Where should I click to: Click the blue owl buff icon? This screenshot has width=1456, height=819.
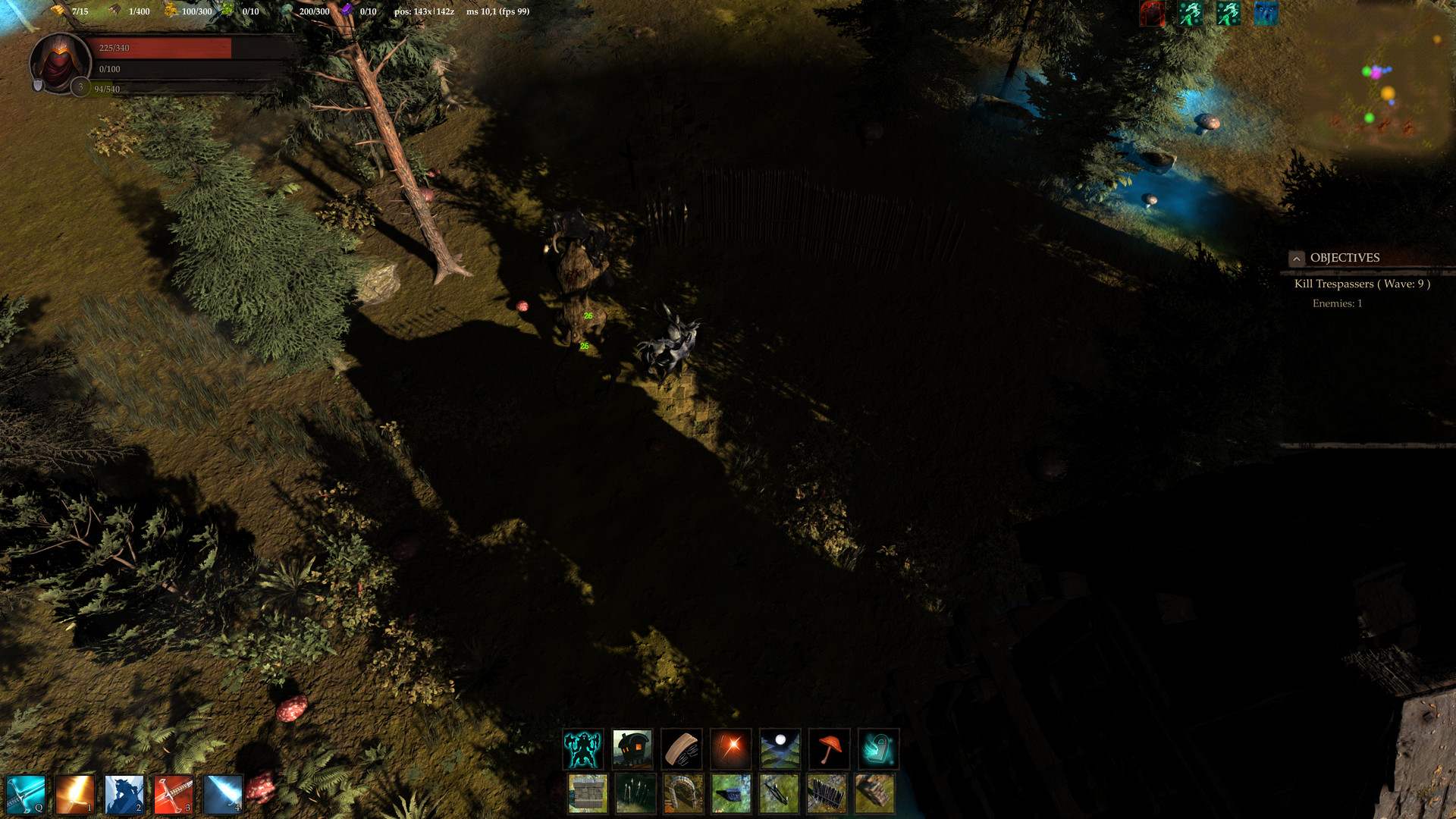[x=1266, y=13]
